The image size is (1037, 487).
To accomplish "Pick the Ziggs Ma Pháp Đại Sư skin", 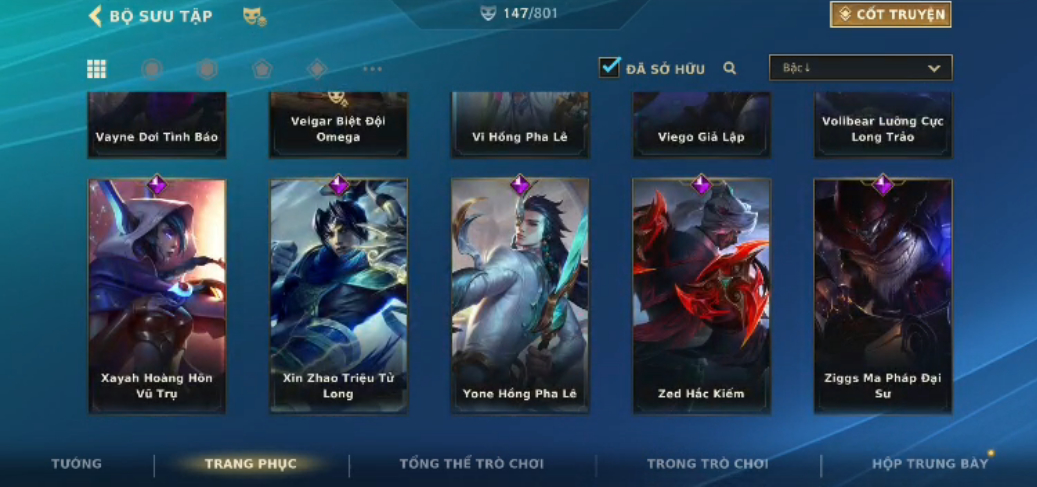I will point(883,295).
